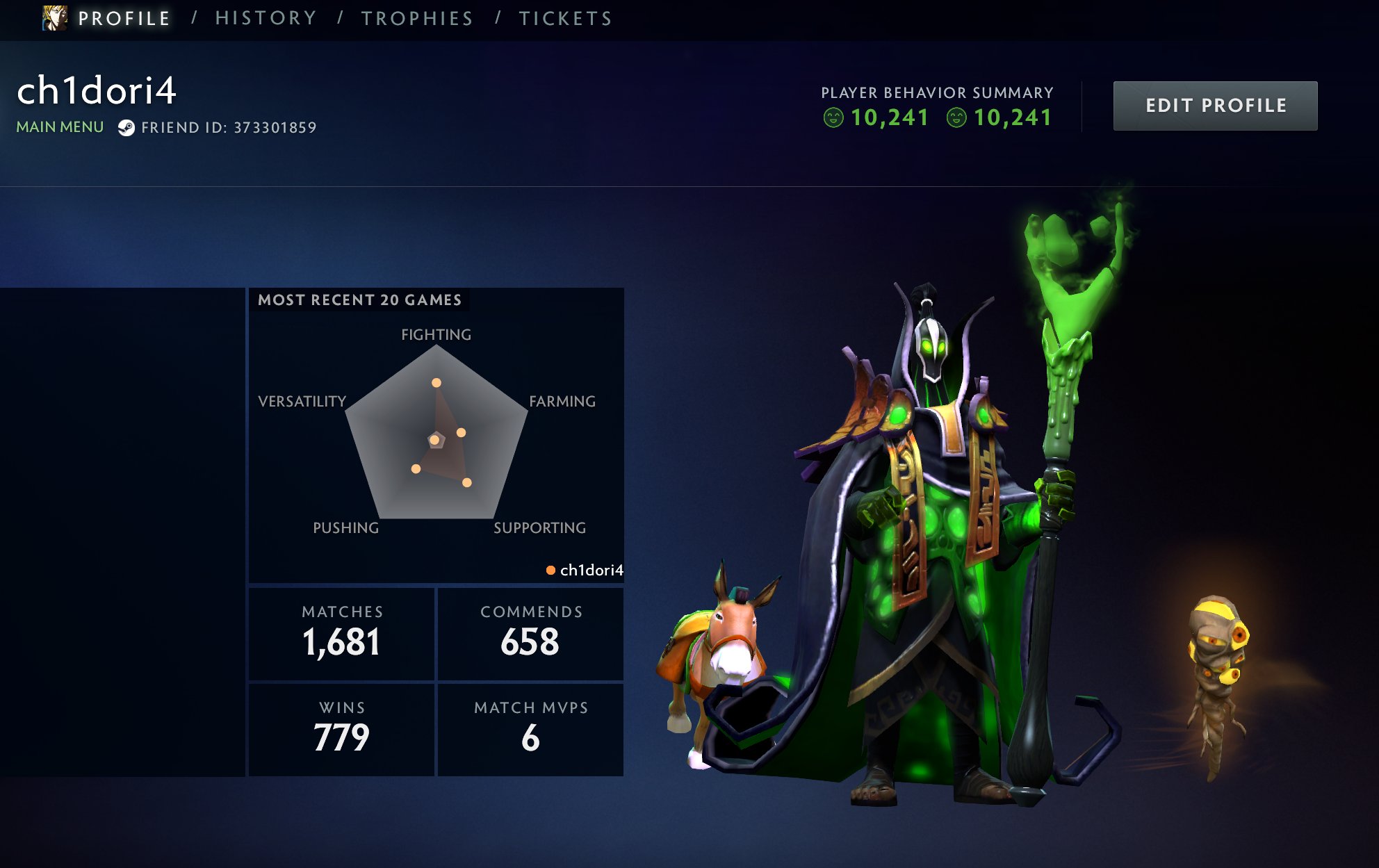Viewport: 1379px width, 868px height.
Task: Return via the Main Menu link
Action: [60, 127]
